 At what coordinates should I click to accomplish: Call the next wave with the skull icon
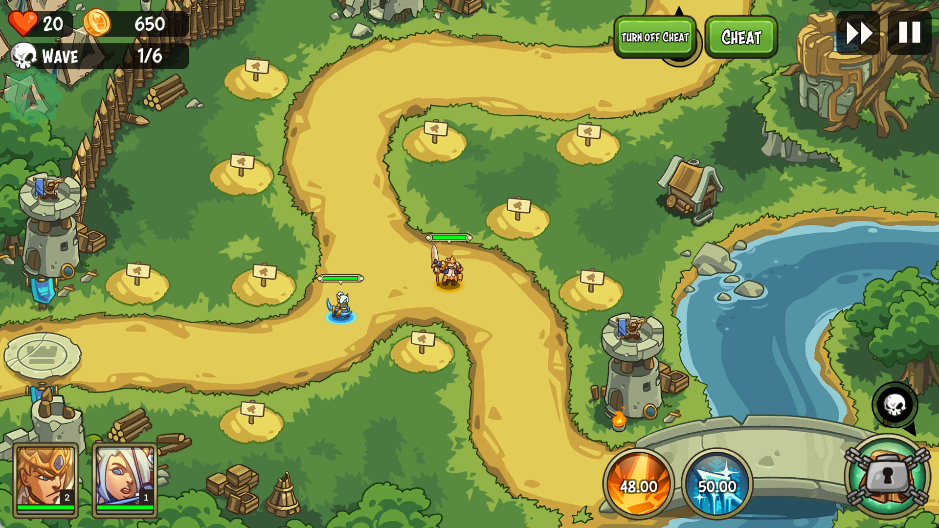(894, 405)
